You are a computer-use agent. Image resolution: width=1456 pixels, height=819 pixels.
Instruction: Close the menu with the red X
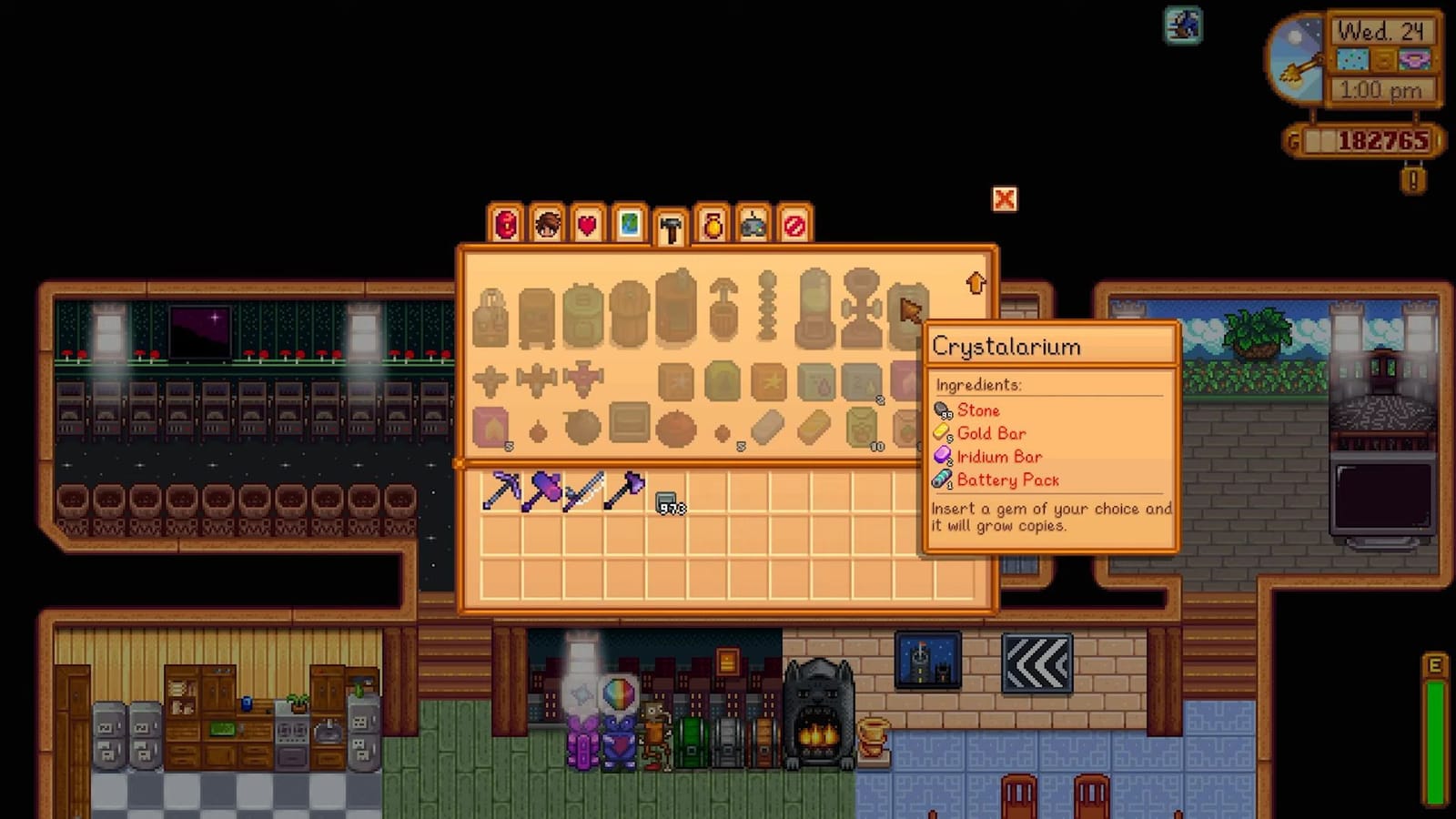point(1004,199)
